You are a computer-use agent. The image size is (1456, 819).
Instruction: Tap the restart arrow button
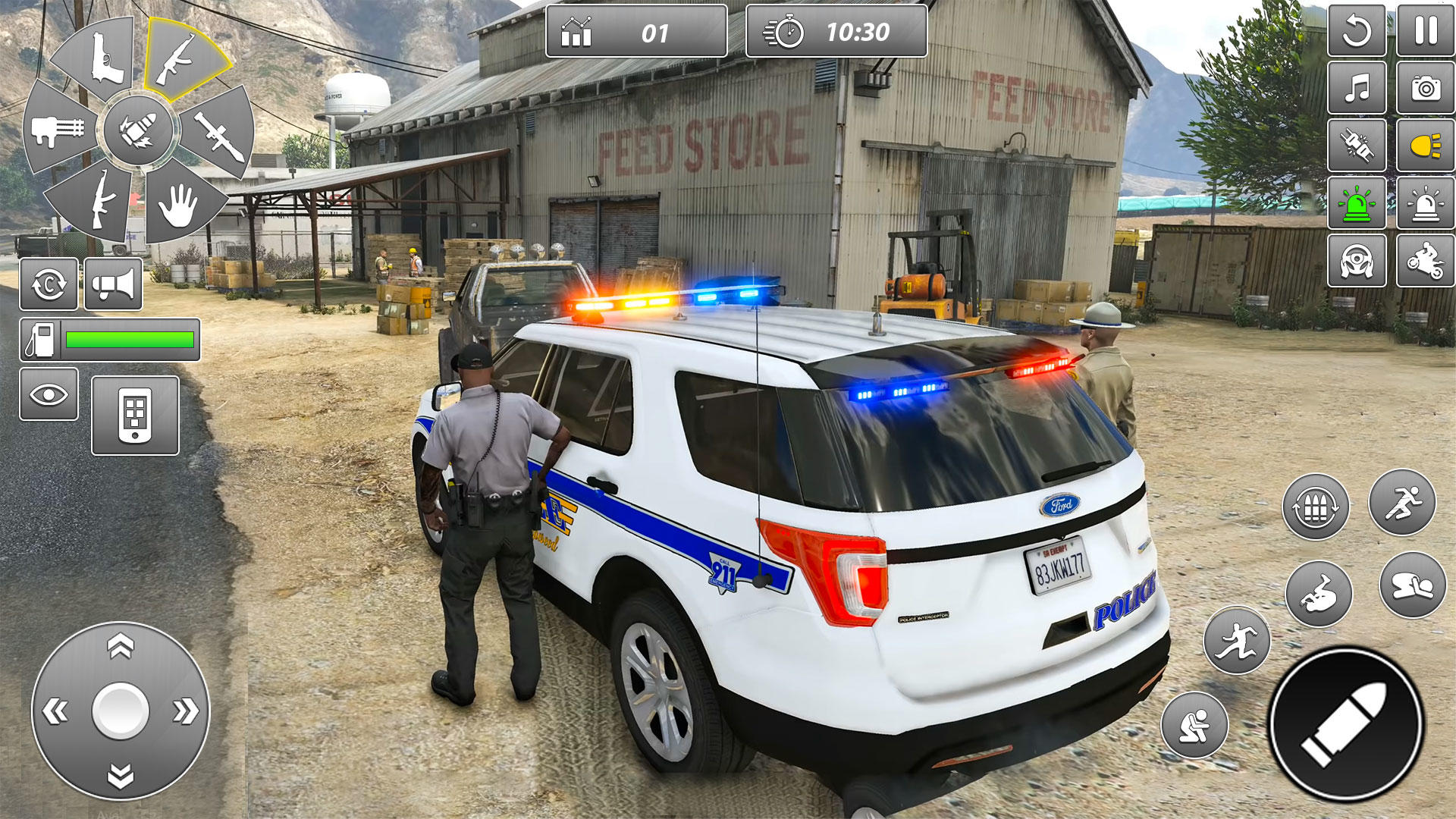pyautogui.click(x=1357, y=31)
